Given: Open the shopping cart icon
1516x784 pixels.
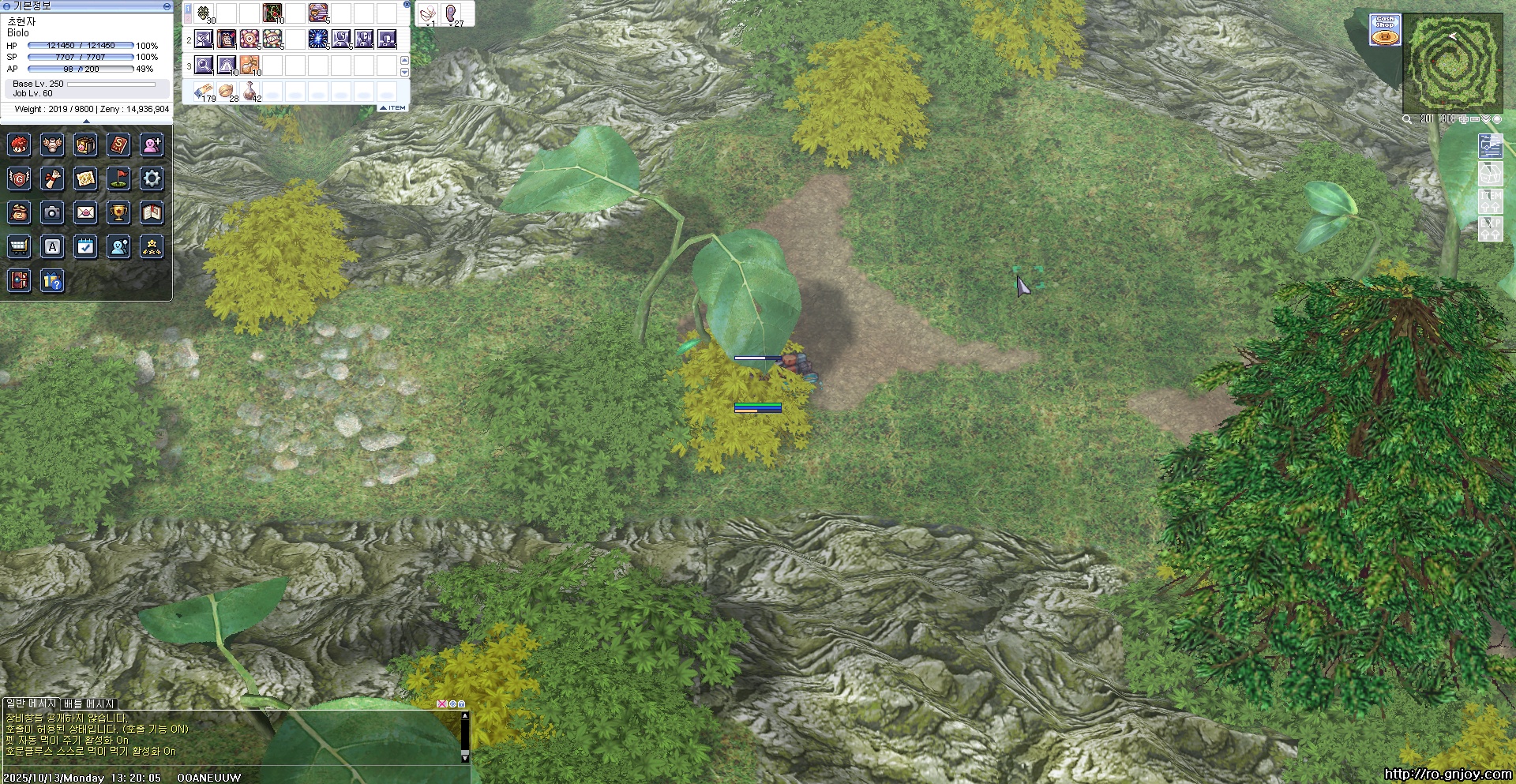Looking at the screenshot, I should (x=19, y=247).
